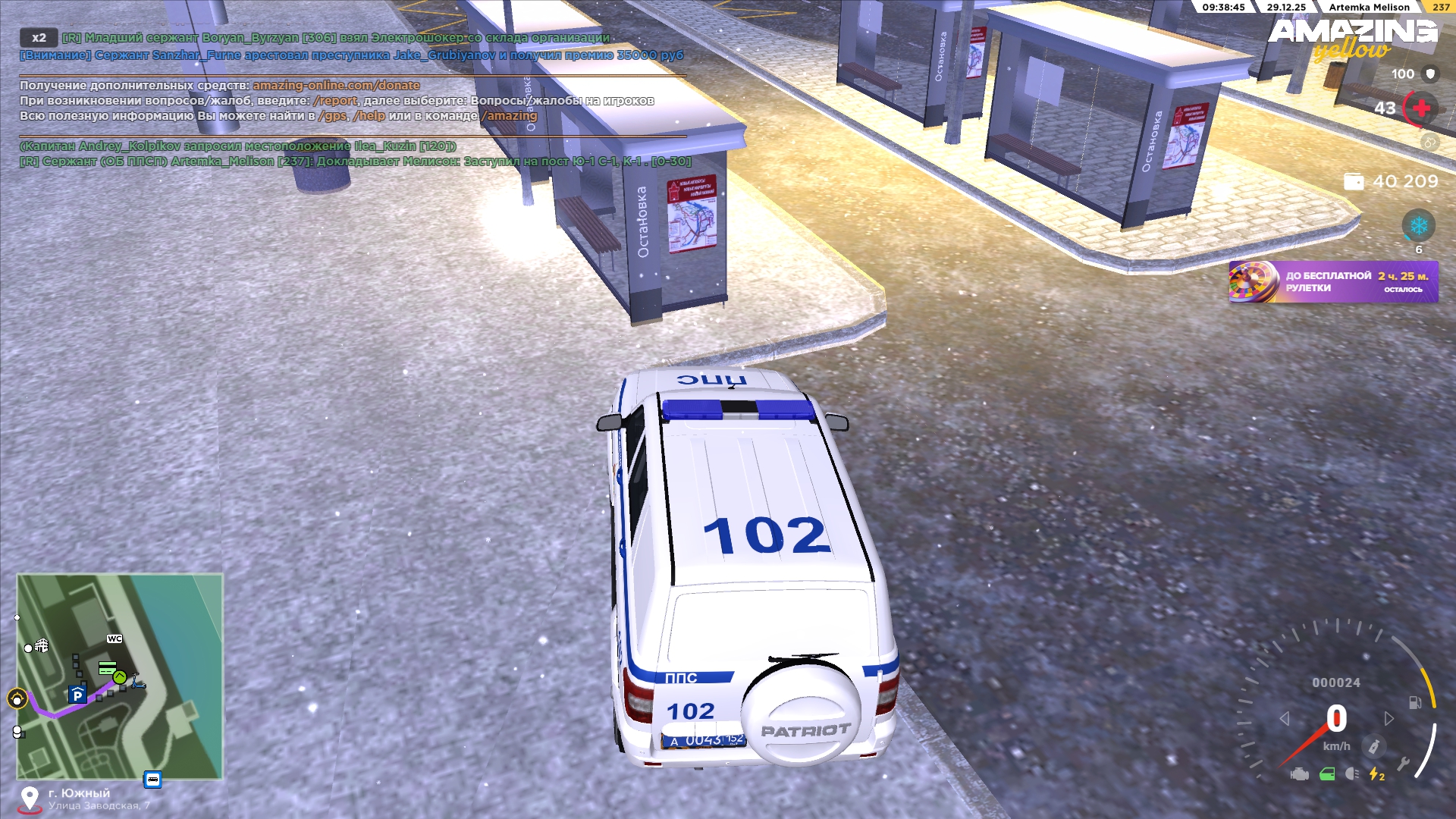The width and height of the screenshot is (1456, 819).
Task: Select the WC marker on the minimap
Action: [x=115, y=639]
